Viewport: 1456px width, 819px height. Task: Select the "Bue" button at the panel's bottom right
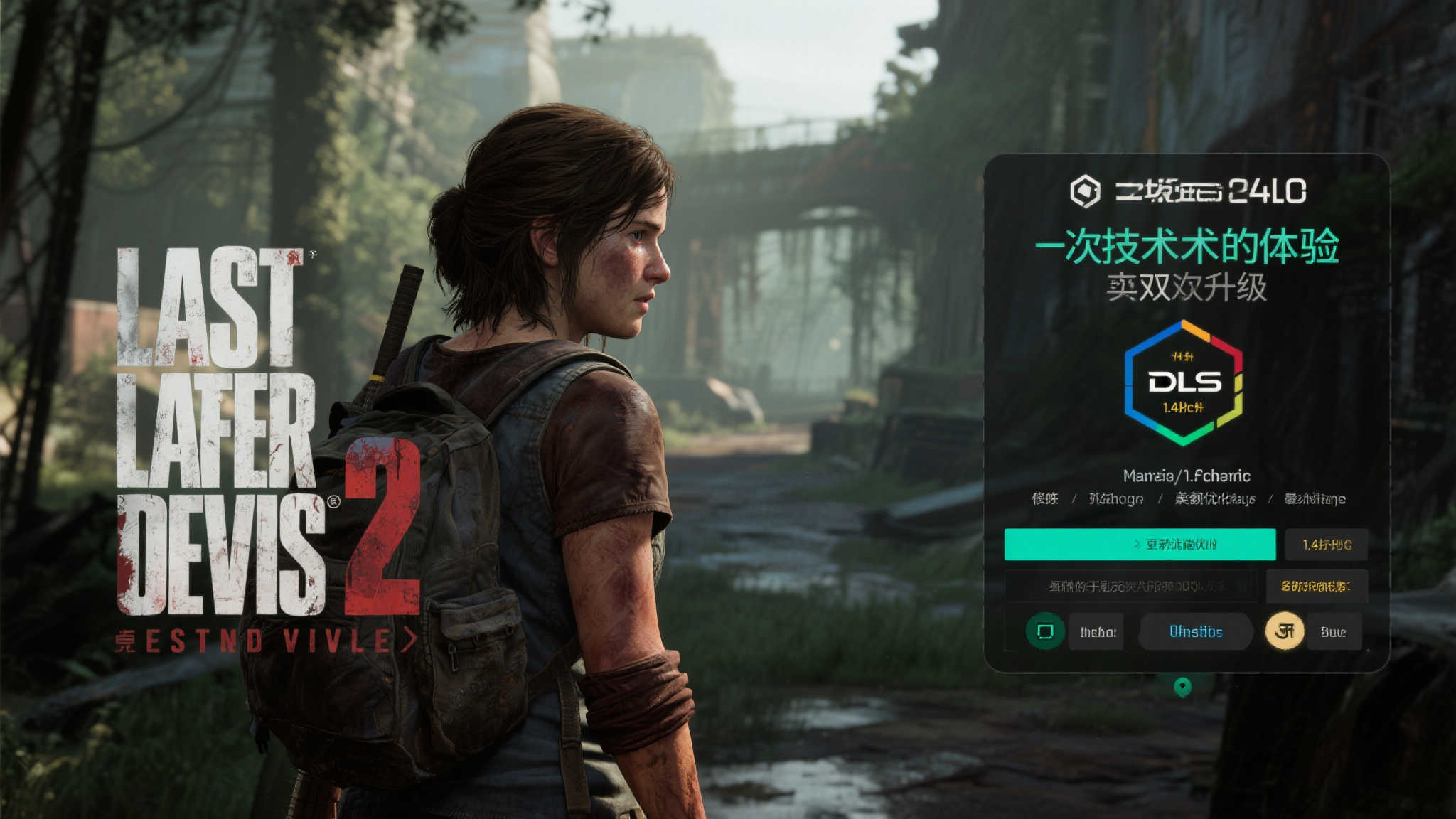tap(1334, 631)
